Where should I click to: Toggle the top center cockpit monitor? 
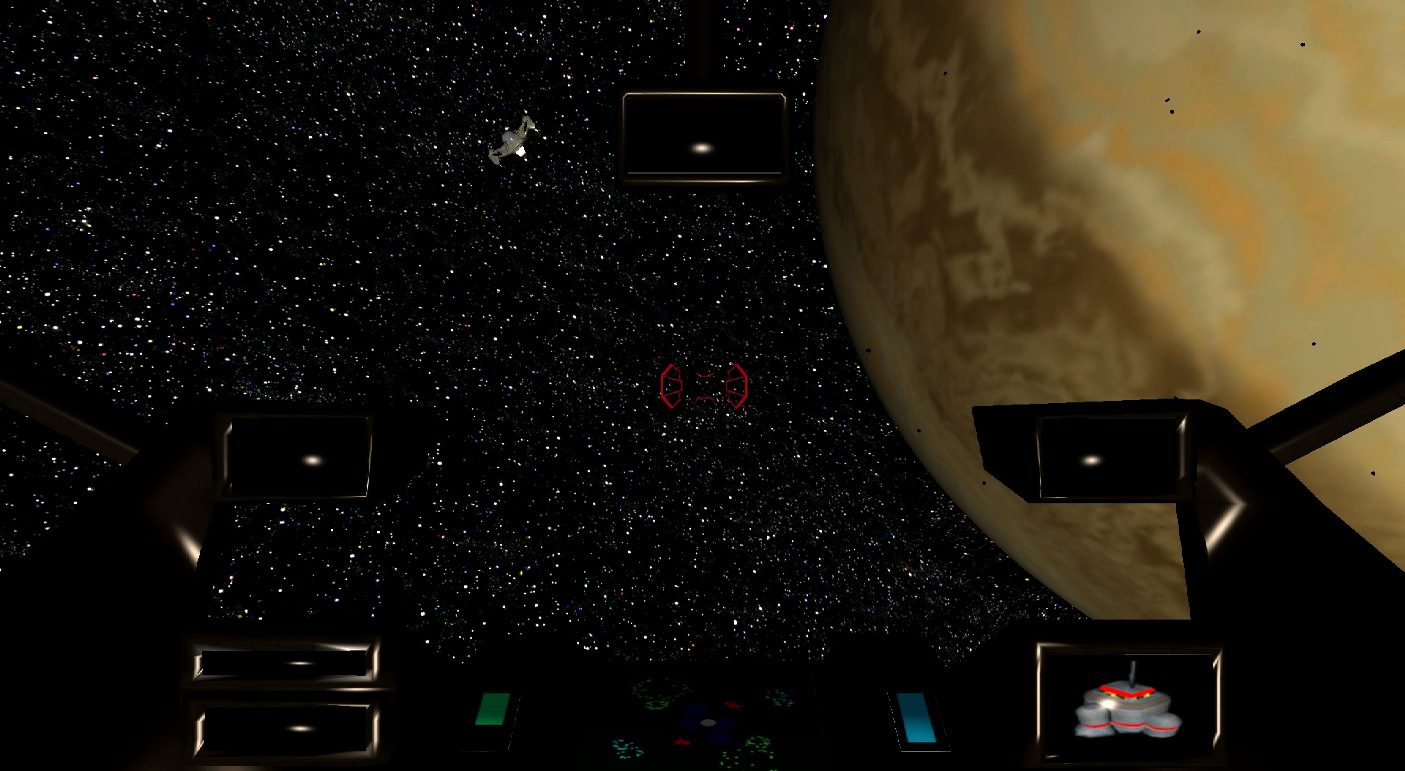[x=705, y=137]
